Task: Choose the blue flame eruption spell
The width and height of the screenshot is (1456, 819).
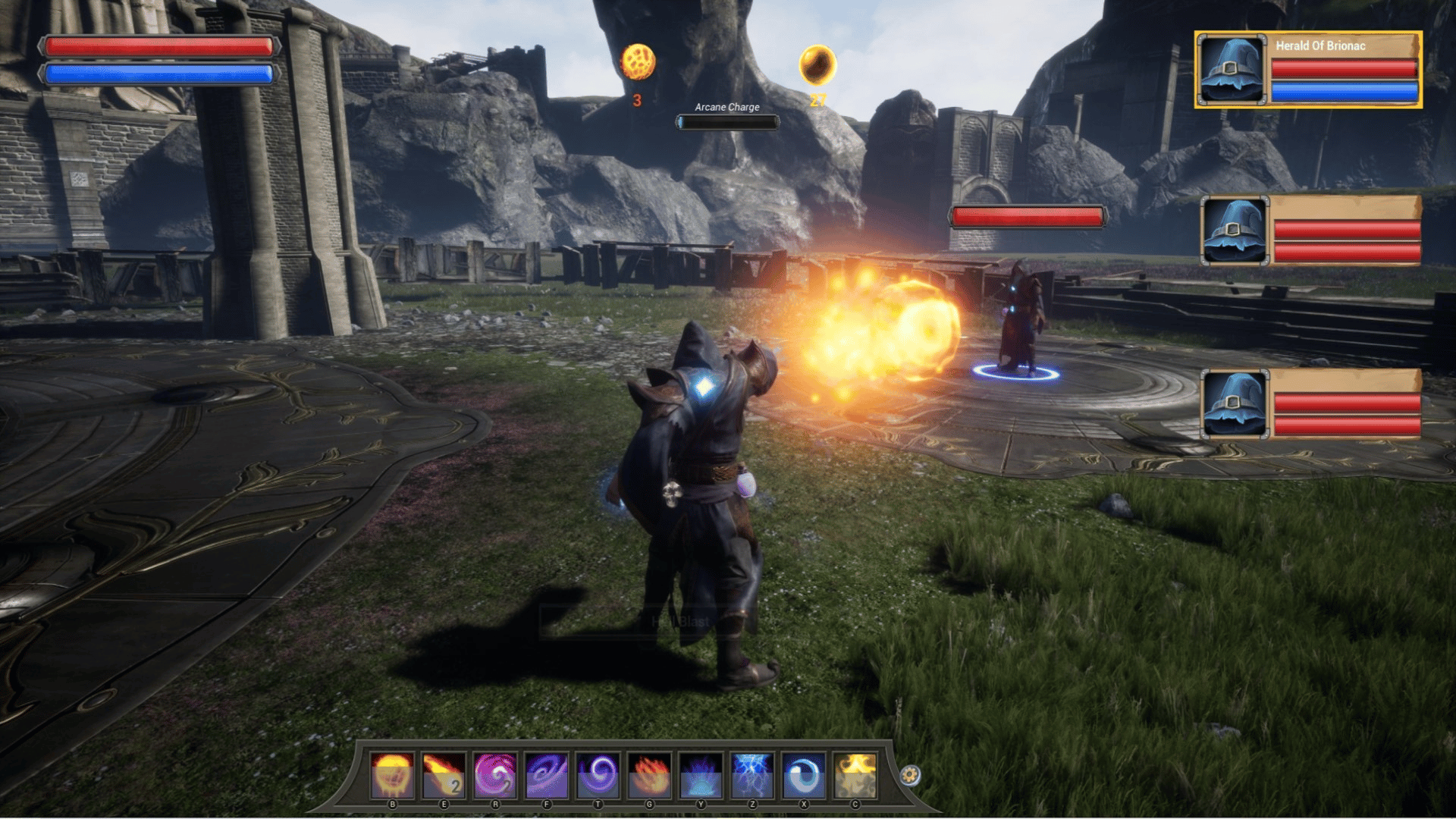Action: click(701, 775)
